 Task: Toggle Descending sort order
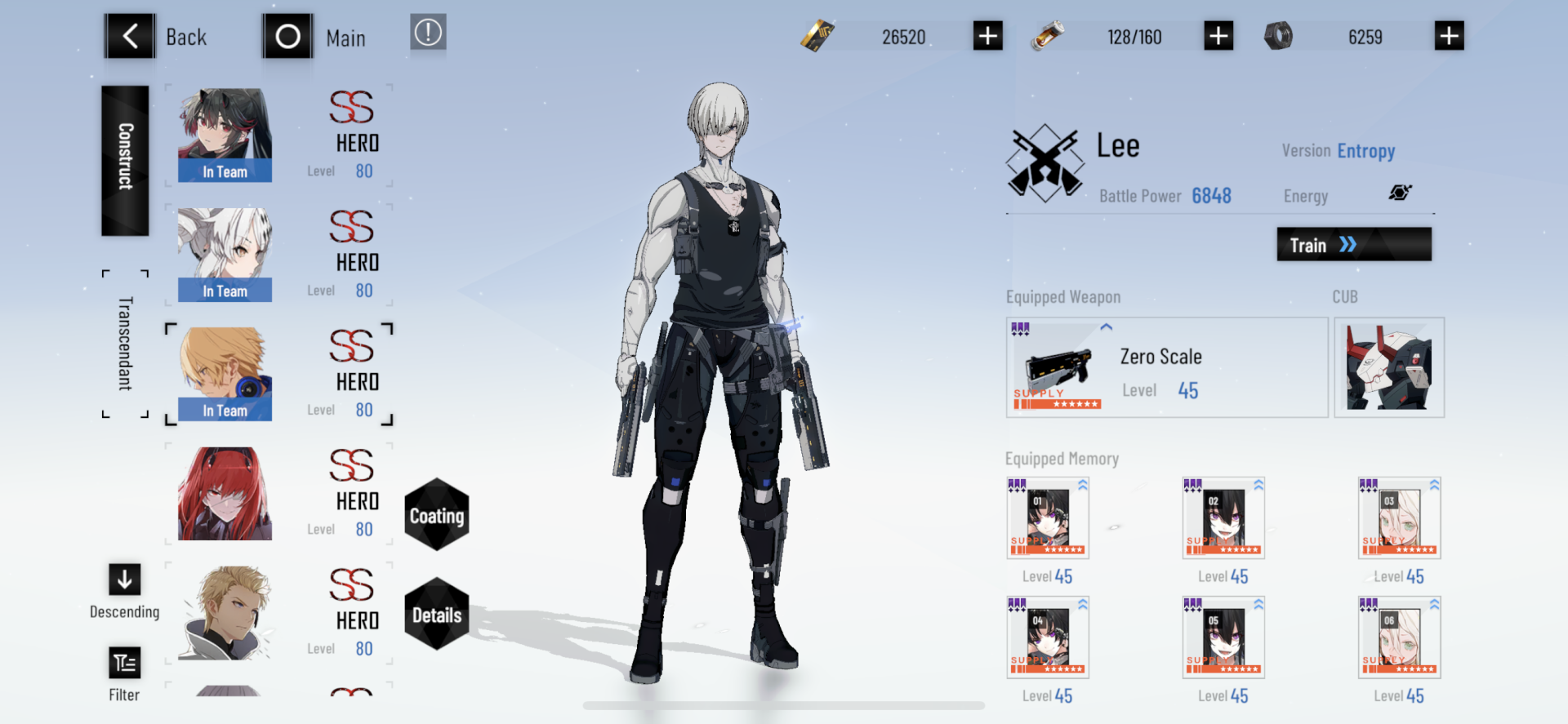(124, 581)
